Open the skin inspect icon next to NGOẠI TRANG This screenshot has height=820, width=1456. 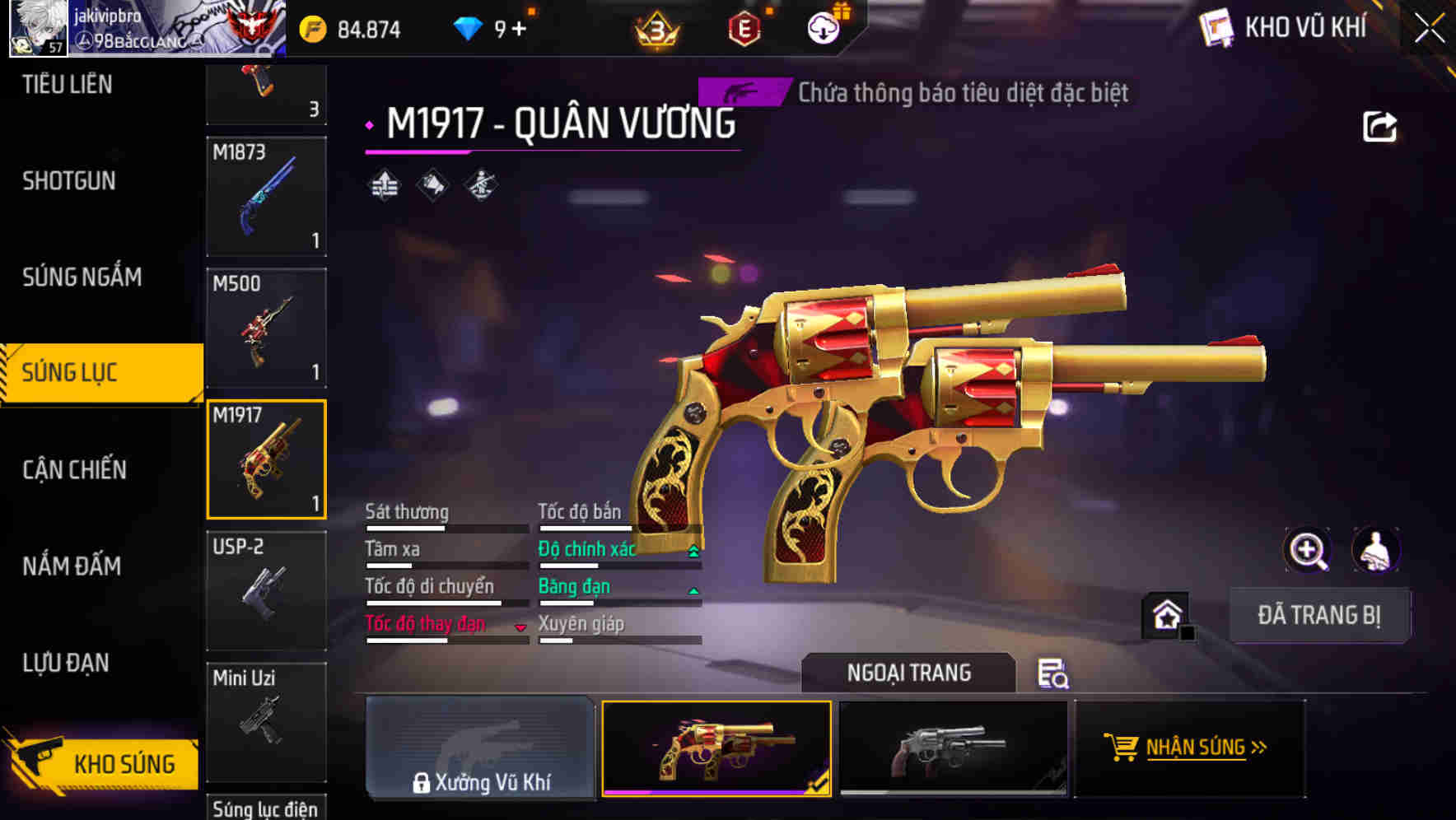click(1052, 674)
